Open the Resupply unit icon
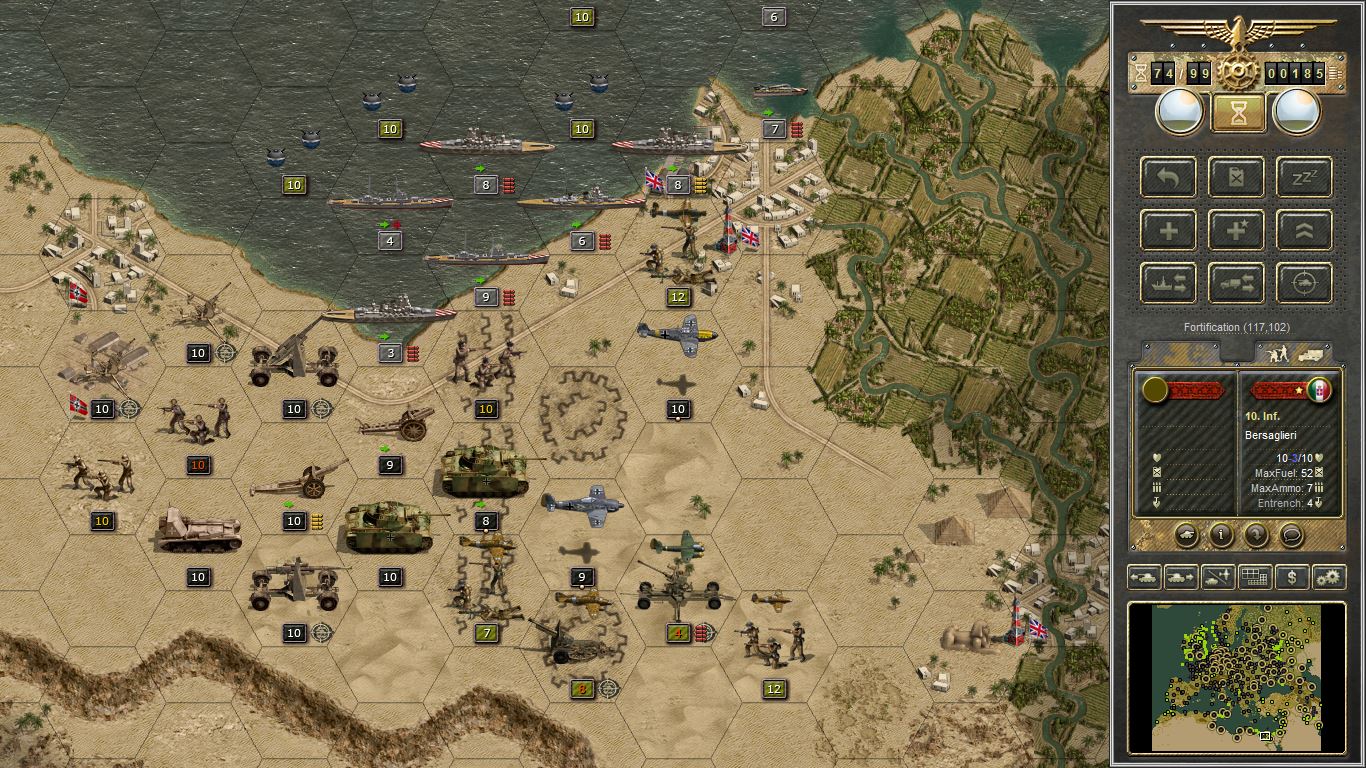Viewport: 1366px width, 768px height. tap(1236, 177)
